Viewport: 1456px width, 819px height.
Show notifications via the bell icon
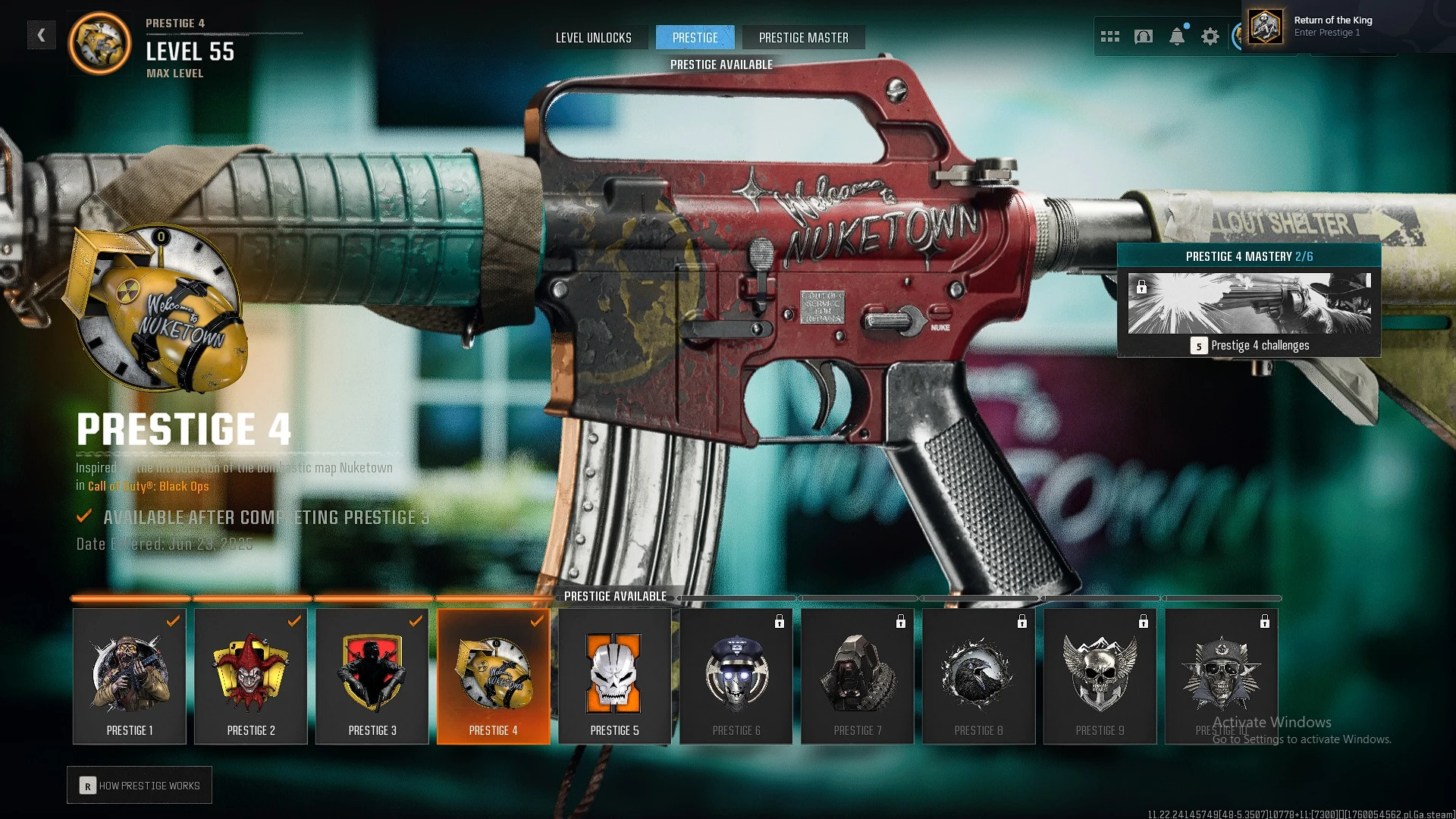[x=1177, y=36]
